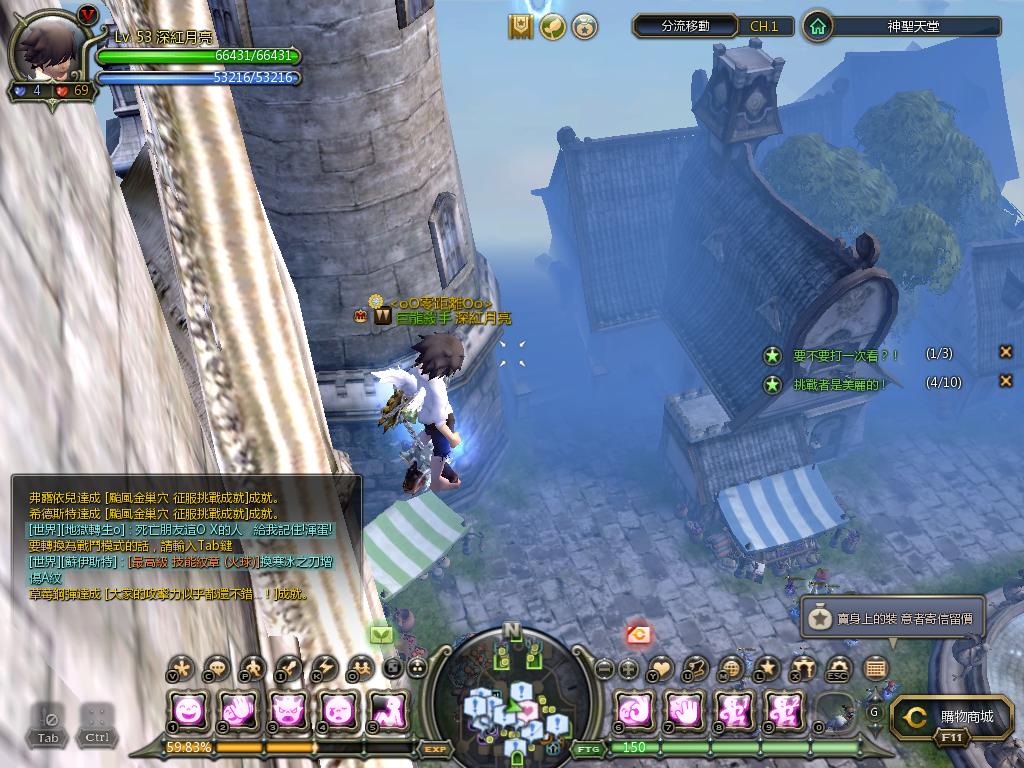Open the speech bubble chat icon
The height and width of the screenshot is (768, 1024).
[x=216, y=668]
